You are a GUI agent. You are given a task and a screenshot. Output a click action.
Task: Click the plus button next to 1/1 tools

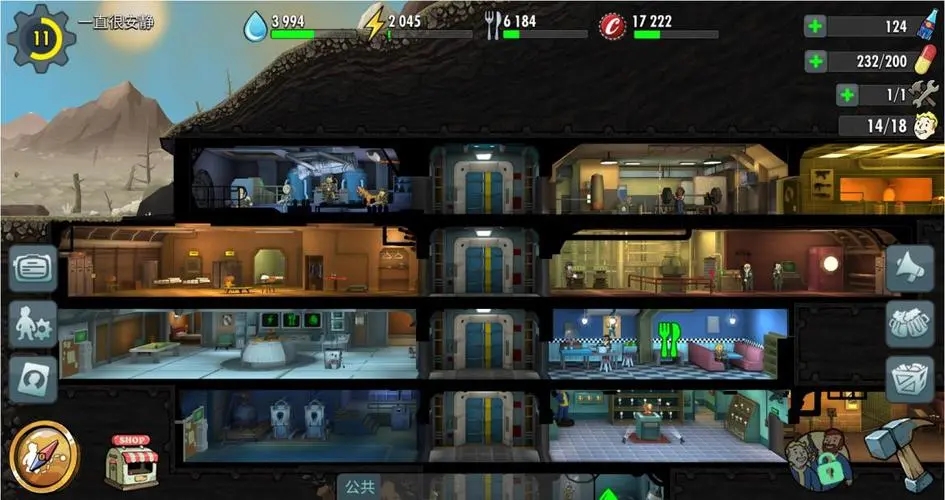point(848,95)
